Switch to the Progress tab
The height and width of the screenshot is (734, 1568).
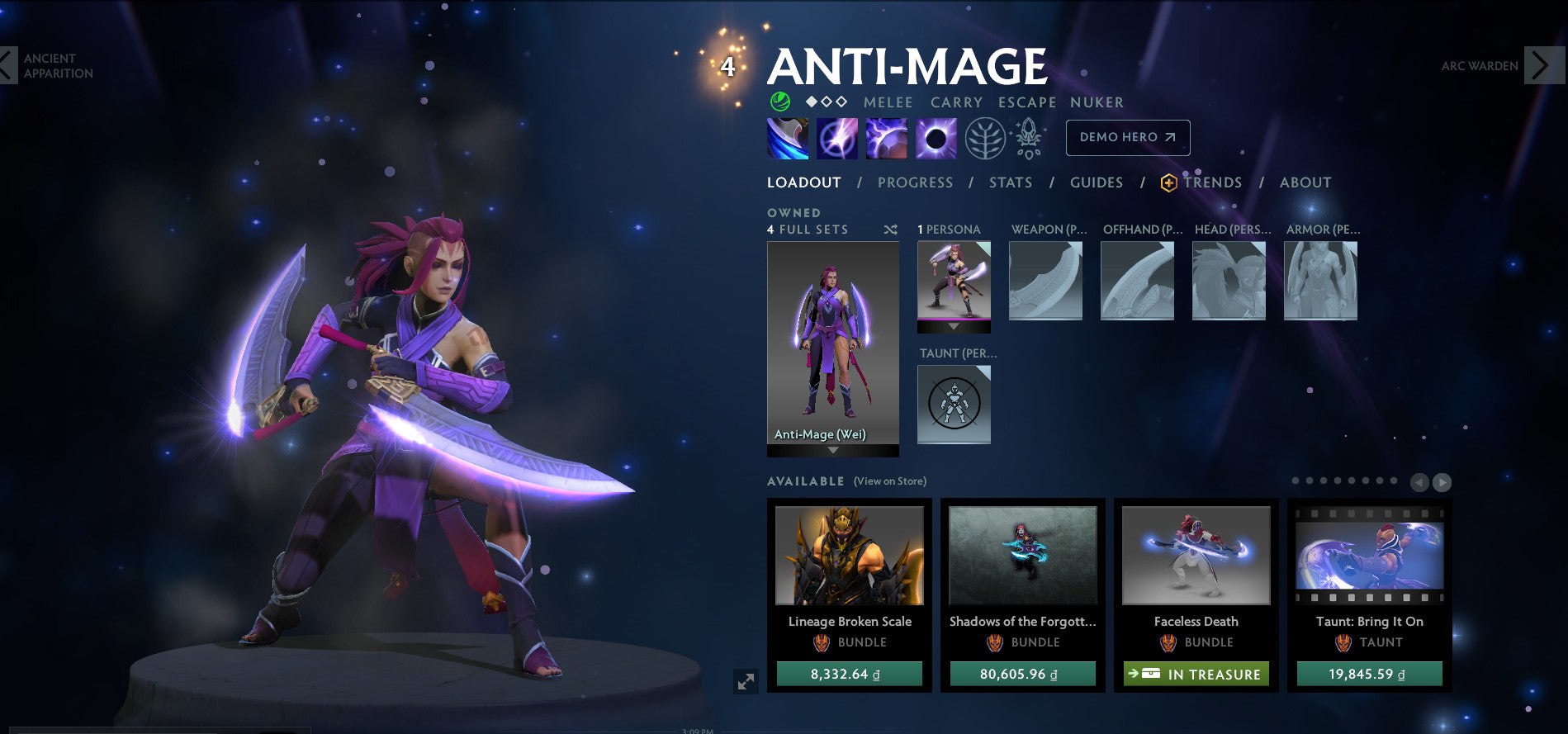[915, 182]
